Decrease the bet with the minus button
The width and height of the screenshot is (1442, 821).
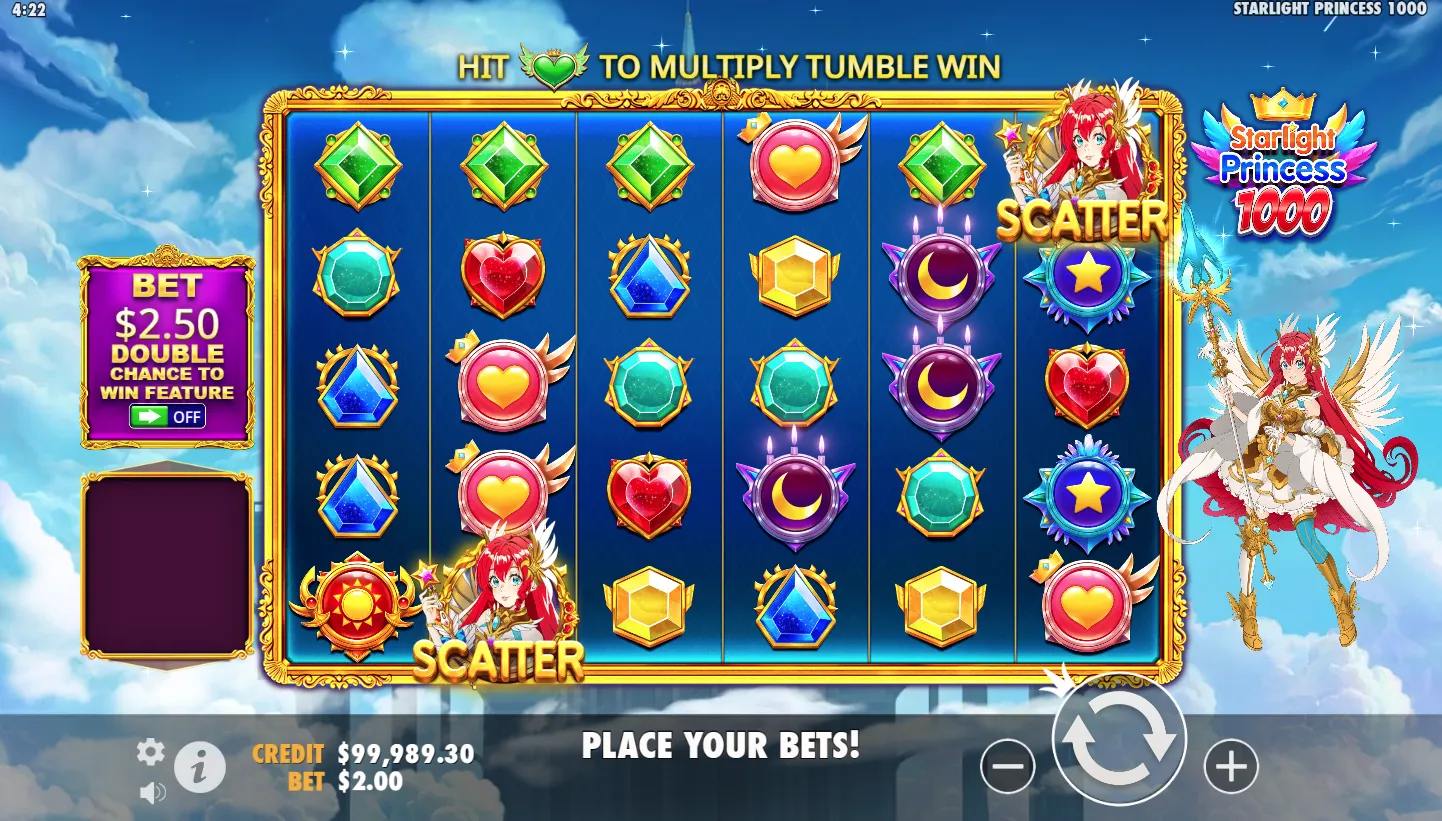click(x=1007, y=767)
